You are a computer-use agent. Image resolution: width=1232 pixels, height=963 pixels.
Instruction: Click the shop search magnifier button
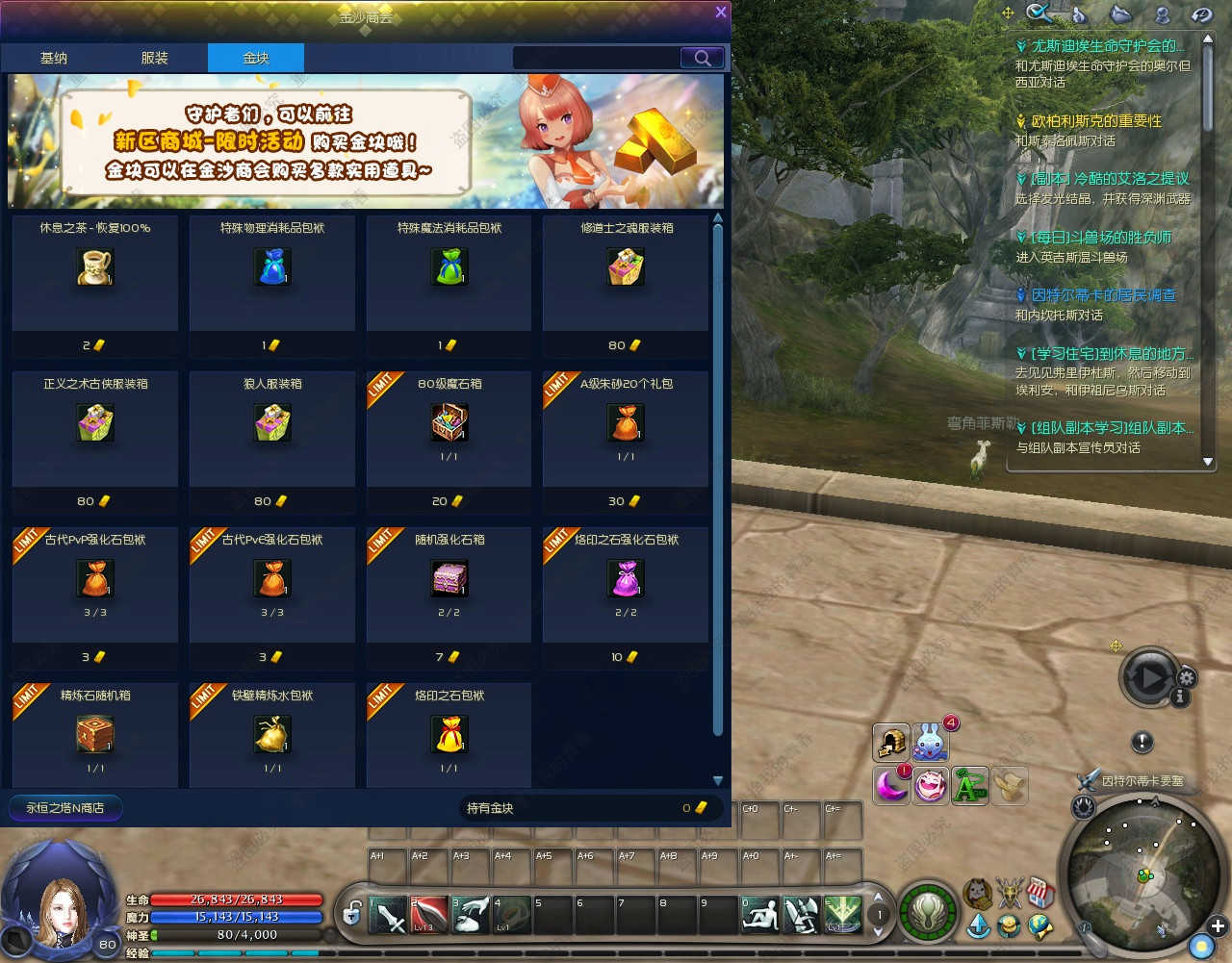point(702,58)
